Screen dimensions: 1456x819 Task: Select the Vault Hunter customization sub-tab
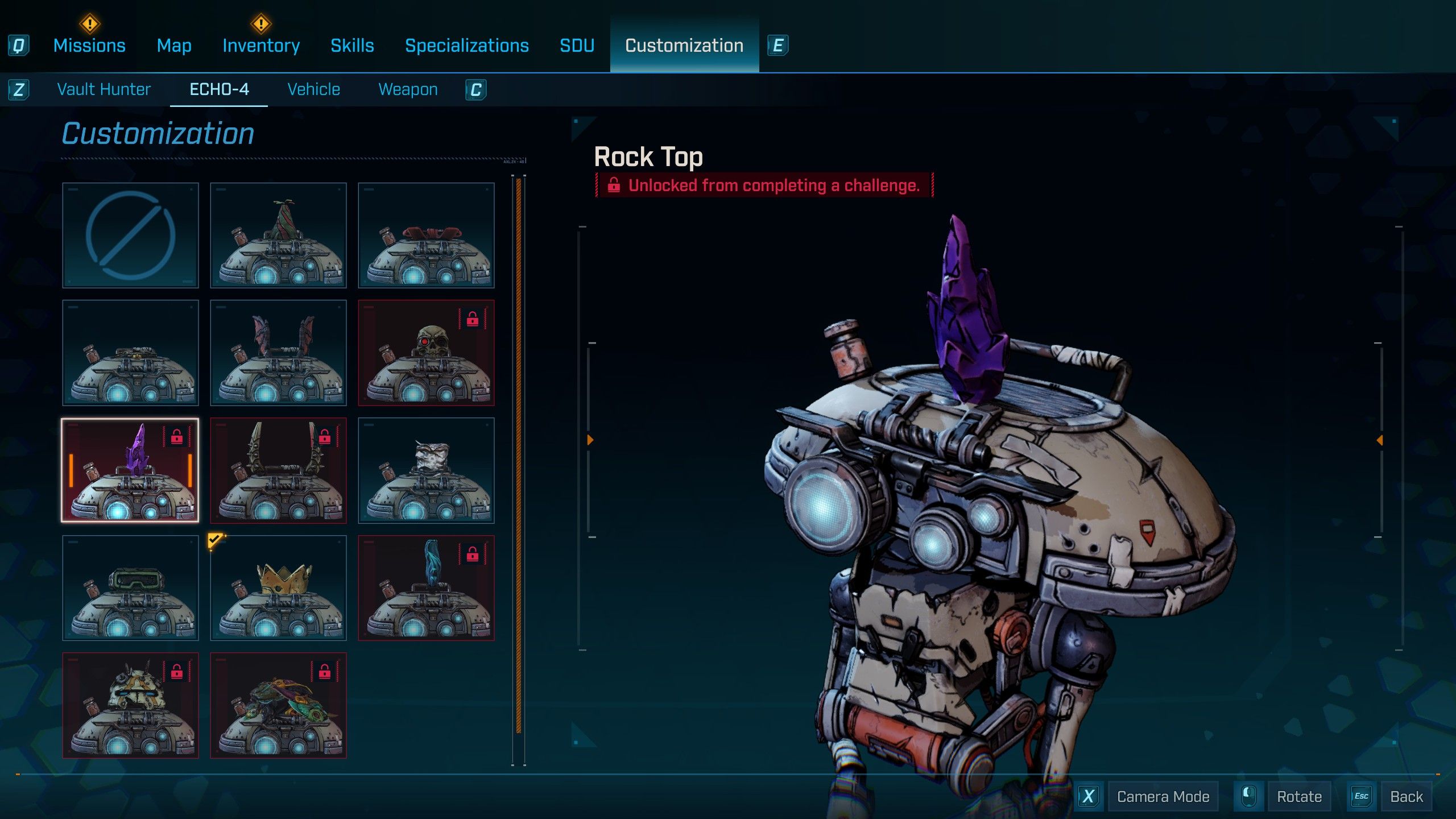click(x=104, y=89)
